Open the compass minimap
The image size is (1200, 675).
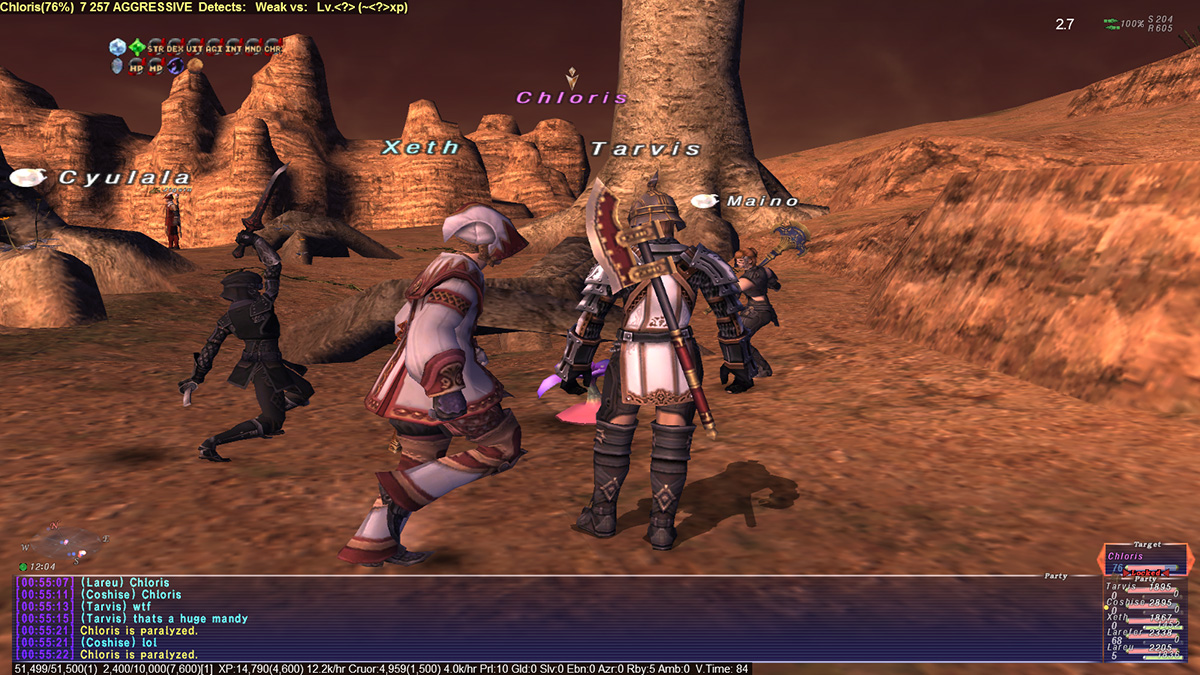pos(67,541)
